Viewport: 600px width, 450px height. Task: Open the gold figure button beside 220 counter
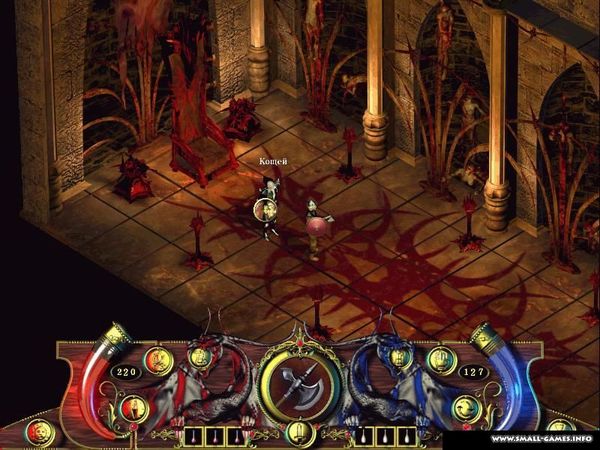click(x=156, y=359)
